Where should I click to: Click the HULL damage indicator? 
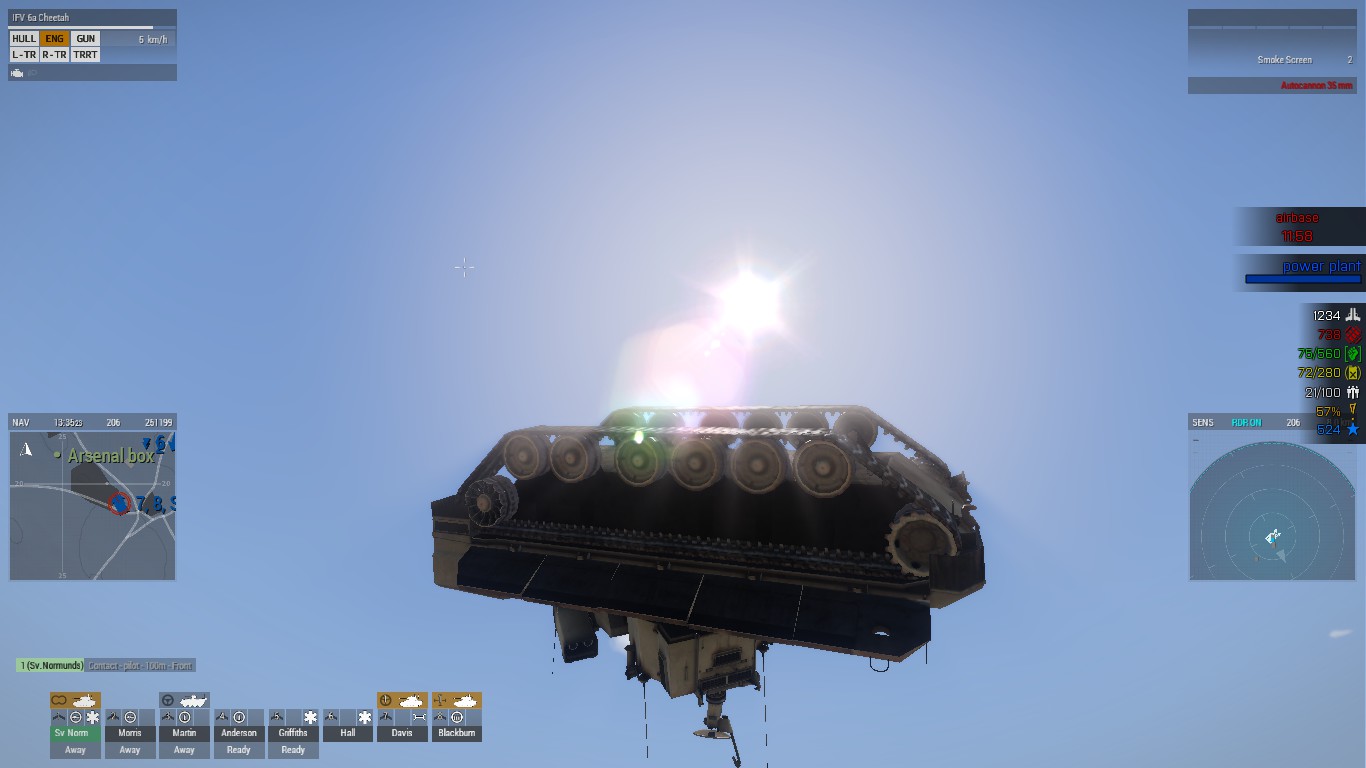24,39
